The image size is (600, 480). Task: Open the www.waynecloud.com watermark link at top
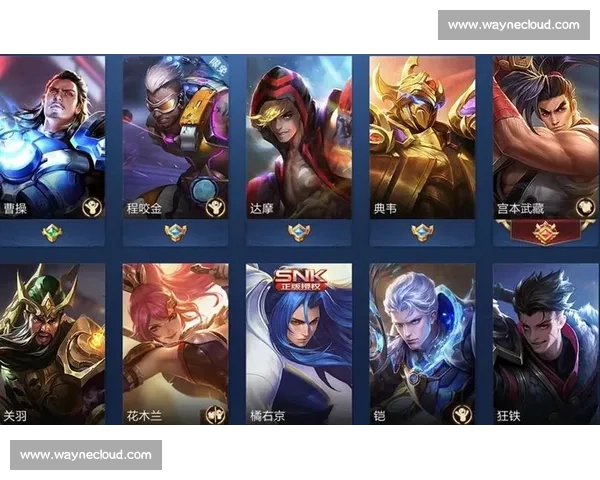click(x=513, y=24)
